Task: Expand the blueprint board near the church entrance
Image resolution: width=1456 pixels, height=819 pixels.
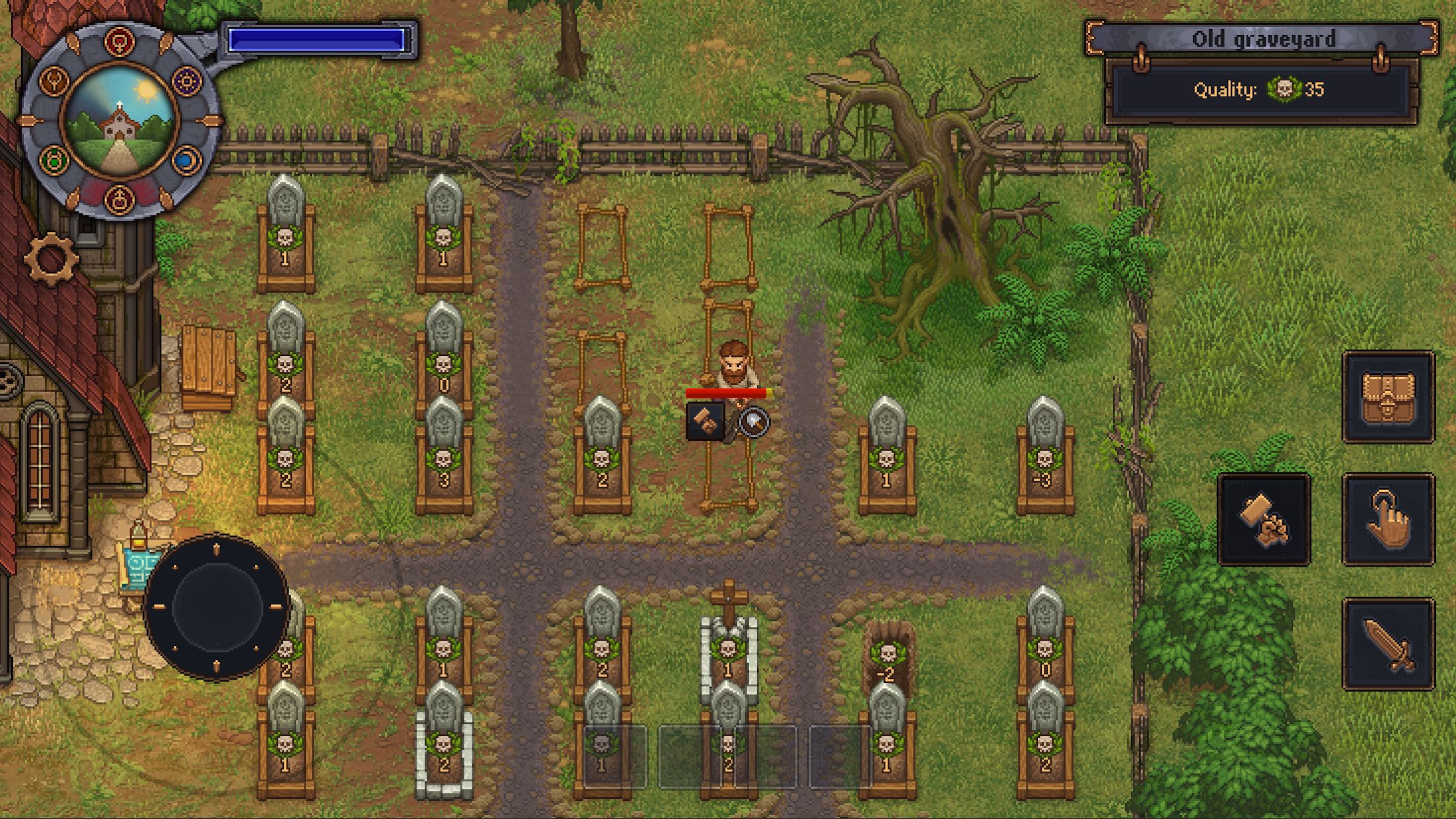Action: (x=141, y=565)
